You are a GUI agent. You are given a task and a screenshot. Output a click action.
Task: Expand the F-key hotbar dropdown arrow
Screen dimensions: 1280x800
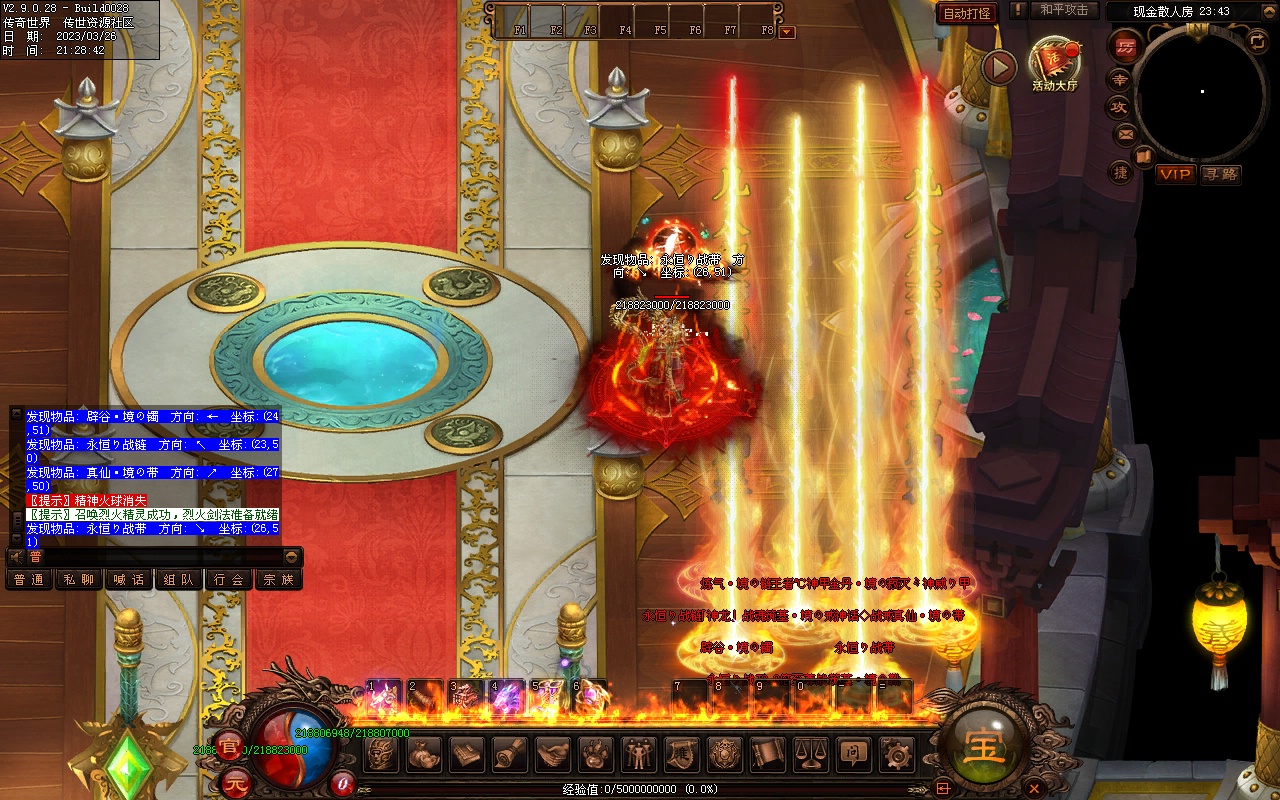[x=787, y=31]
